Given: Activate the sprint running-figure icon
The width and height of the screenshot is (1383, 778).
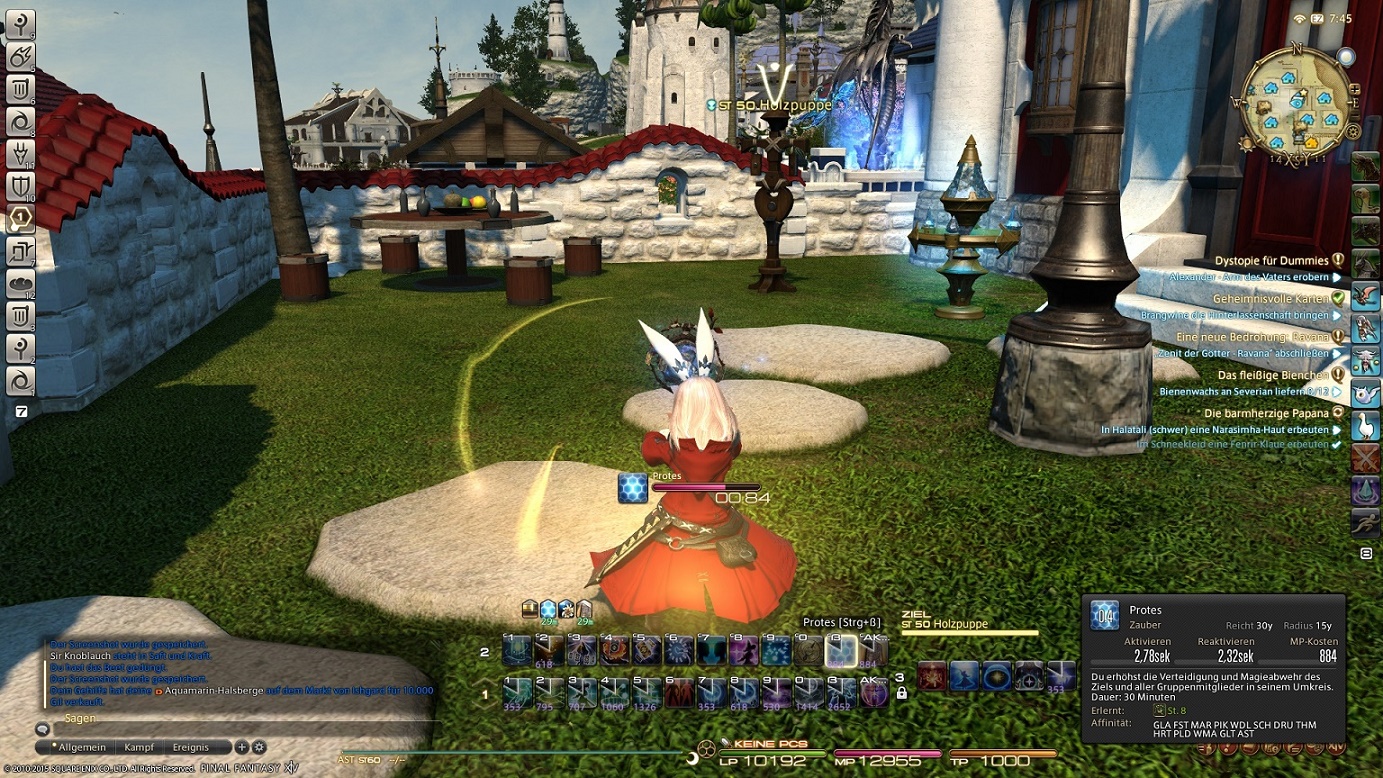Looking at the screenshot, I should point(1365,522).
